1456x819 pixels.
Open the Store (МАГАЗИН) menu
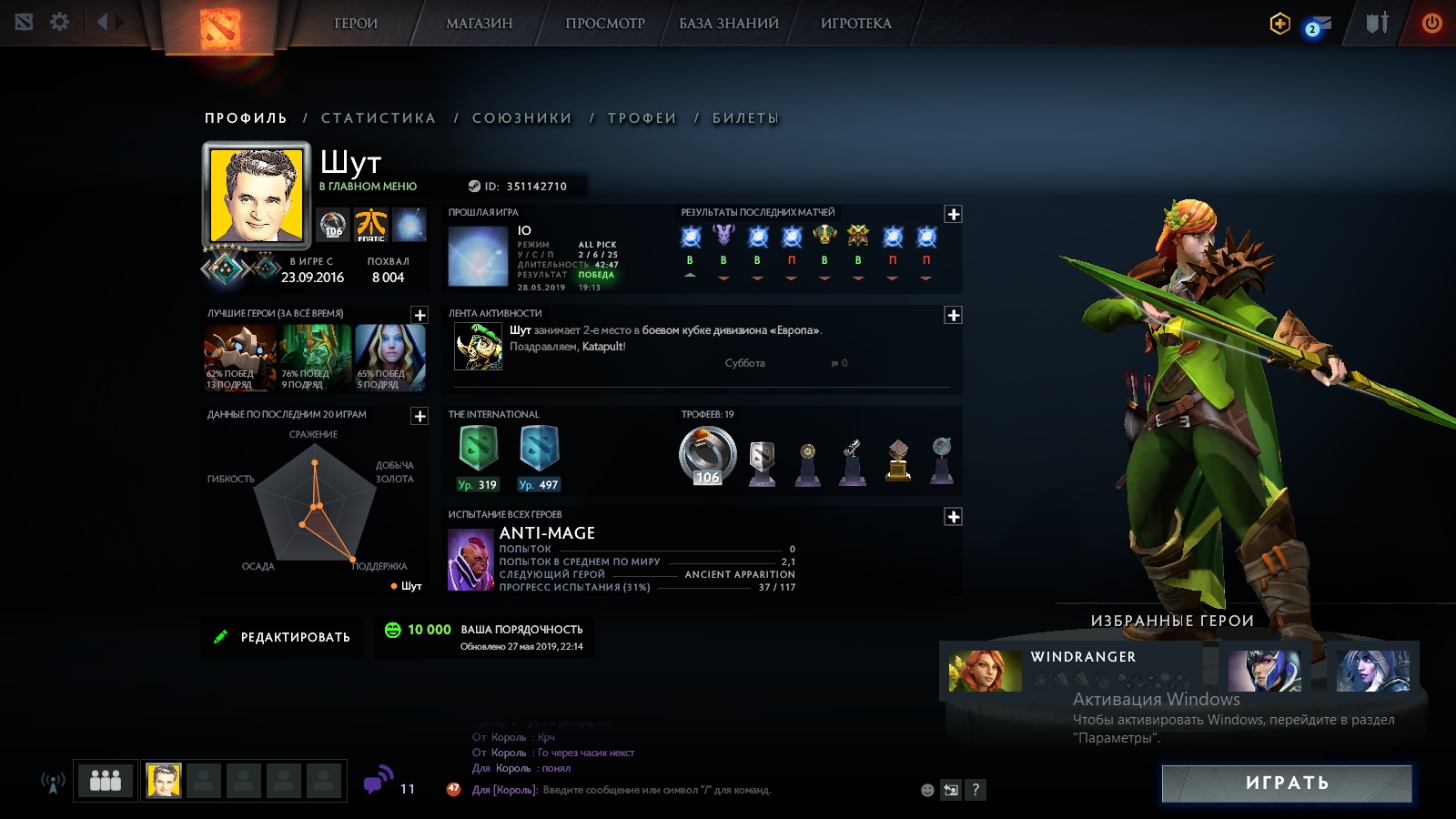tap(479, 24)
